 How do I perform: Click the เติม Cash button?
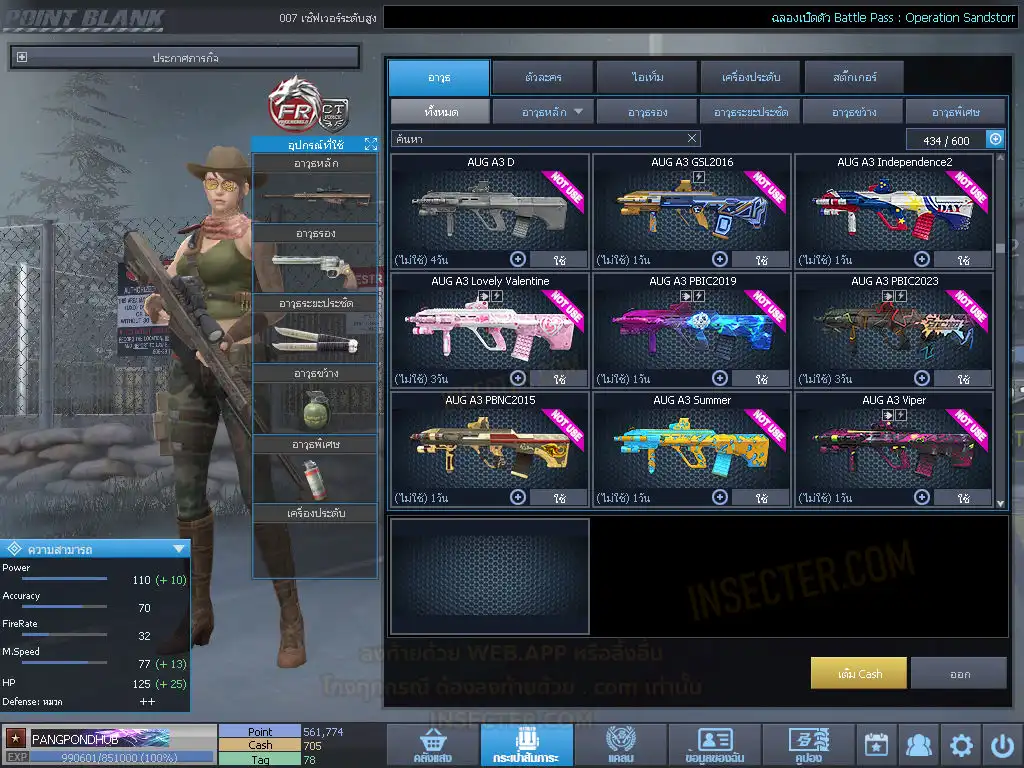[x=859, y=673]
